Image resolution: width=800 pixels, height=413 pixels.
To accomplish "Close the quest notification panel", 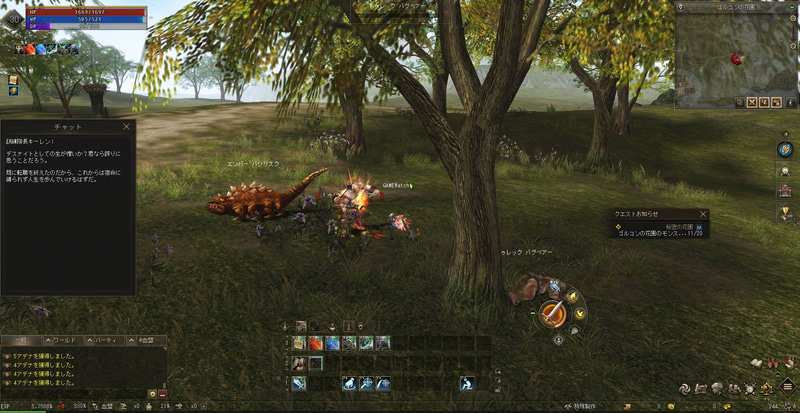I will (703, 213).
